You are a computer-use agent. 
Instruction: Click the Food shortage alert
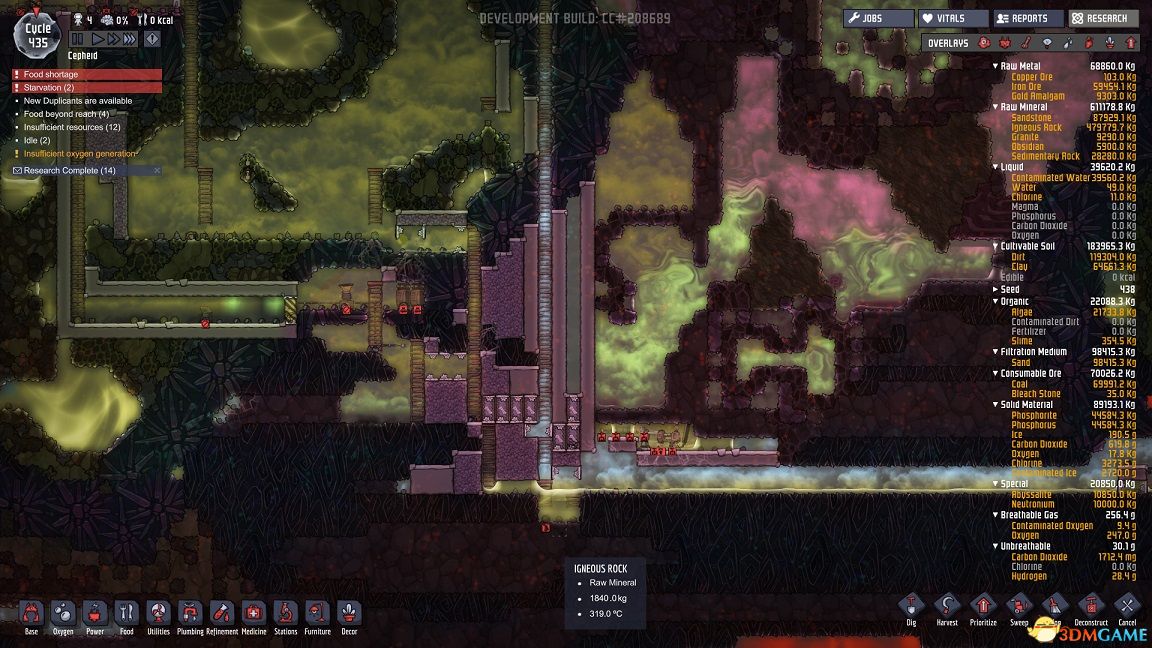[87, 74]
